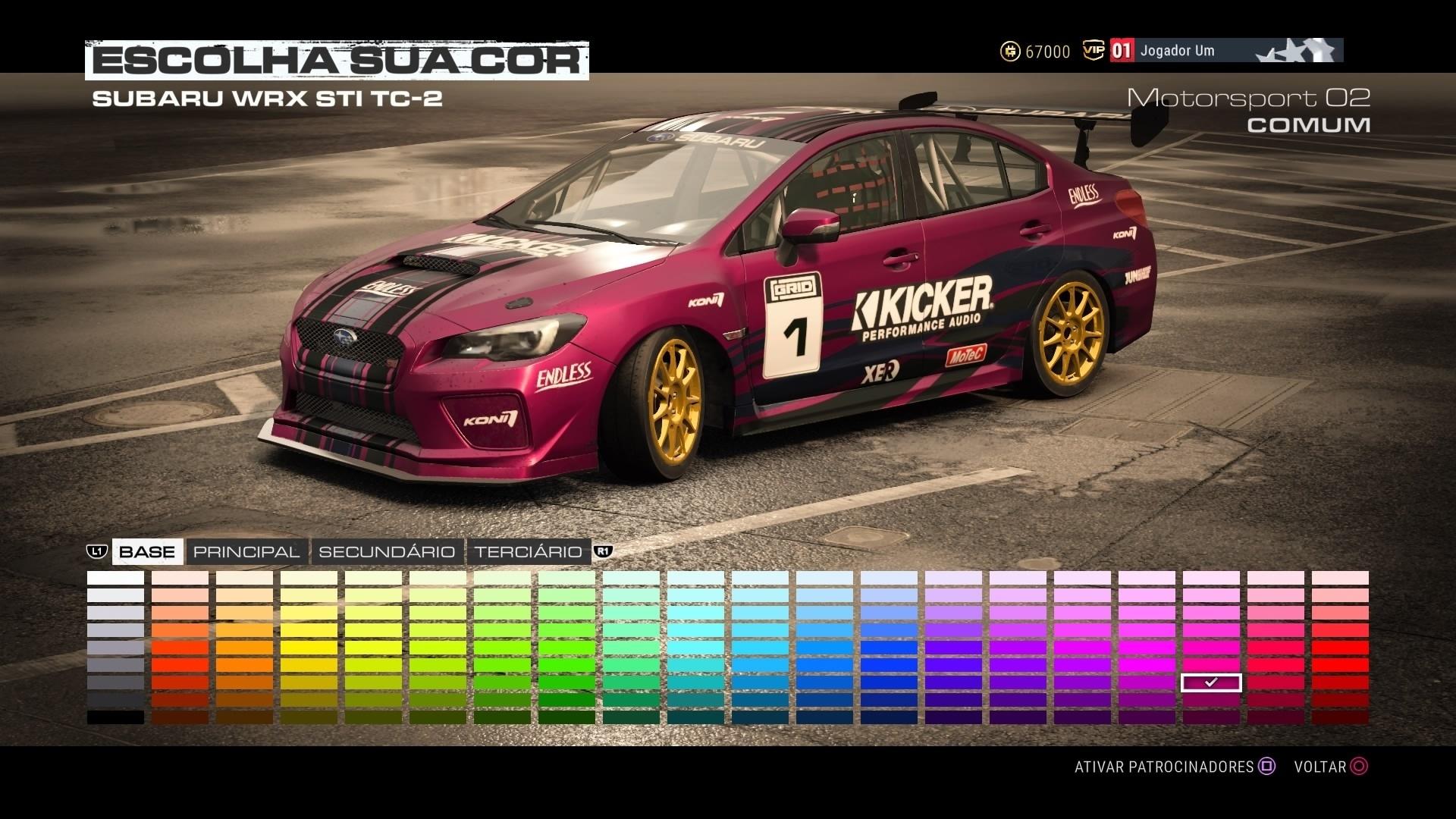This screenshot has width=1456, height=819.
Task: Open the PRINCIPAL color tab
Action: (246, 551)
